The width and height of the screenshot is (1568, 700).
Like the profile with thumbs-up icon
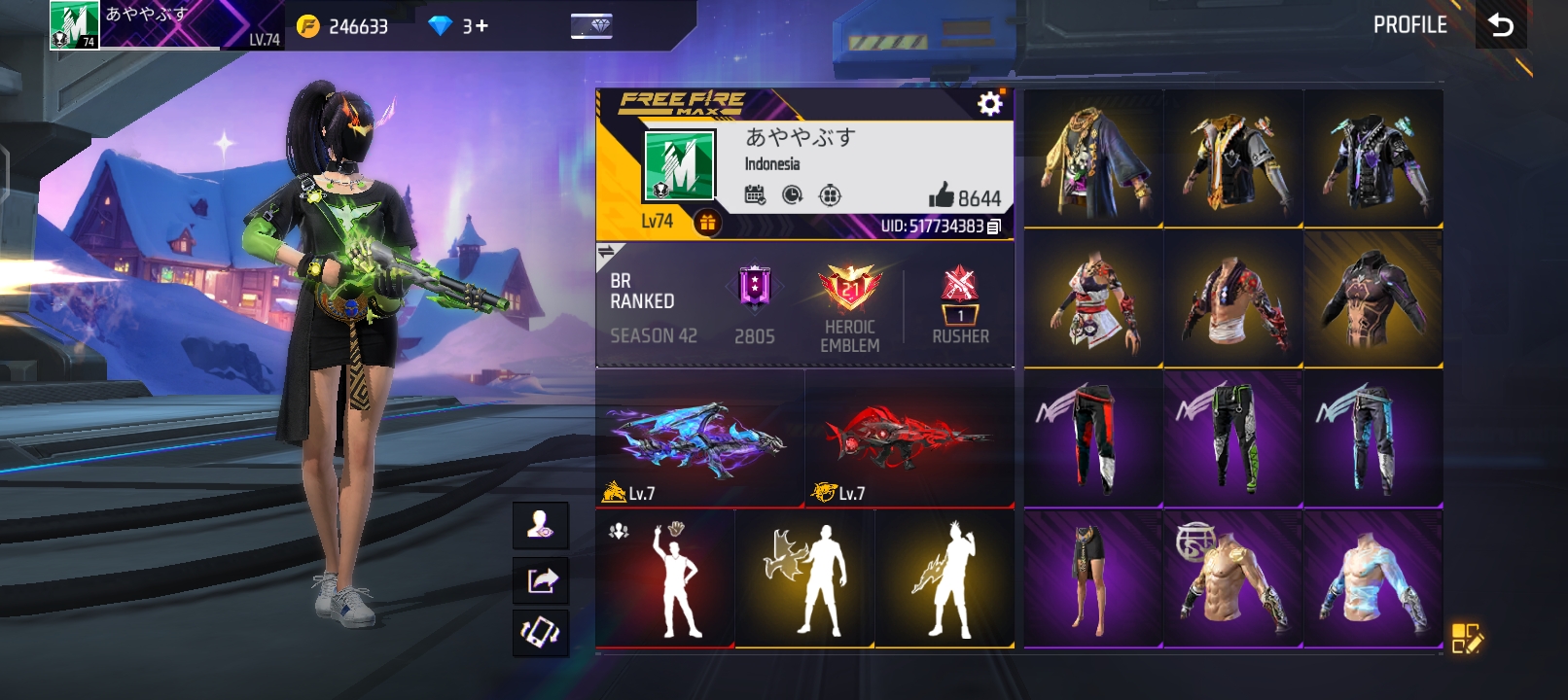pos(942,195)
